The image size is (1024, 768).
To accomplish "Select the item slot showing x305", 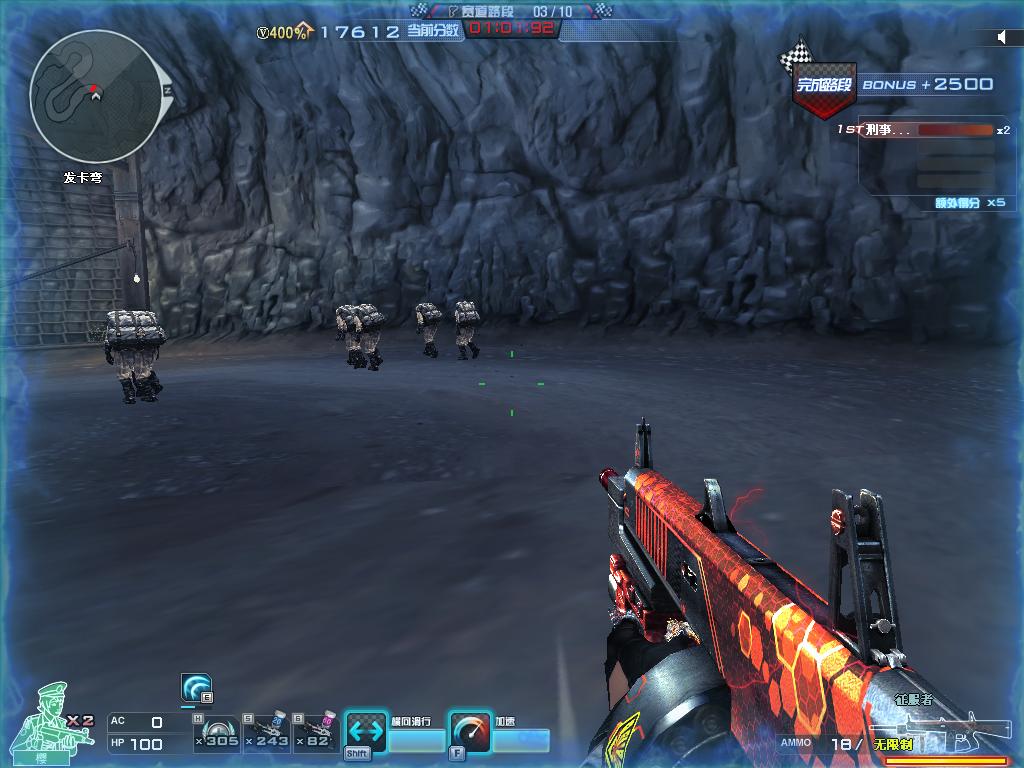I will click(217, 732).
